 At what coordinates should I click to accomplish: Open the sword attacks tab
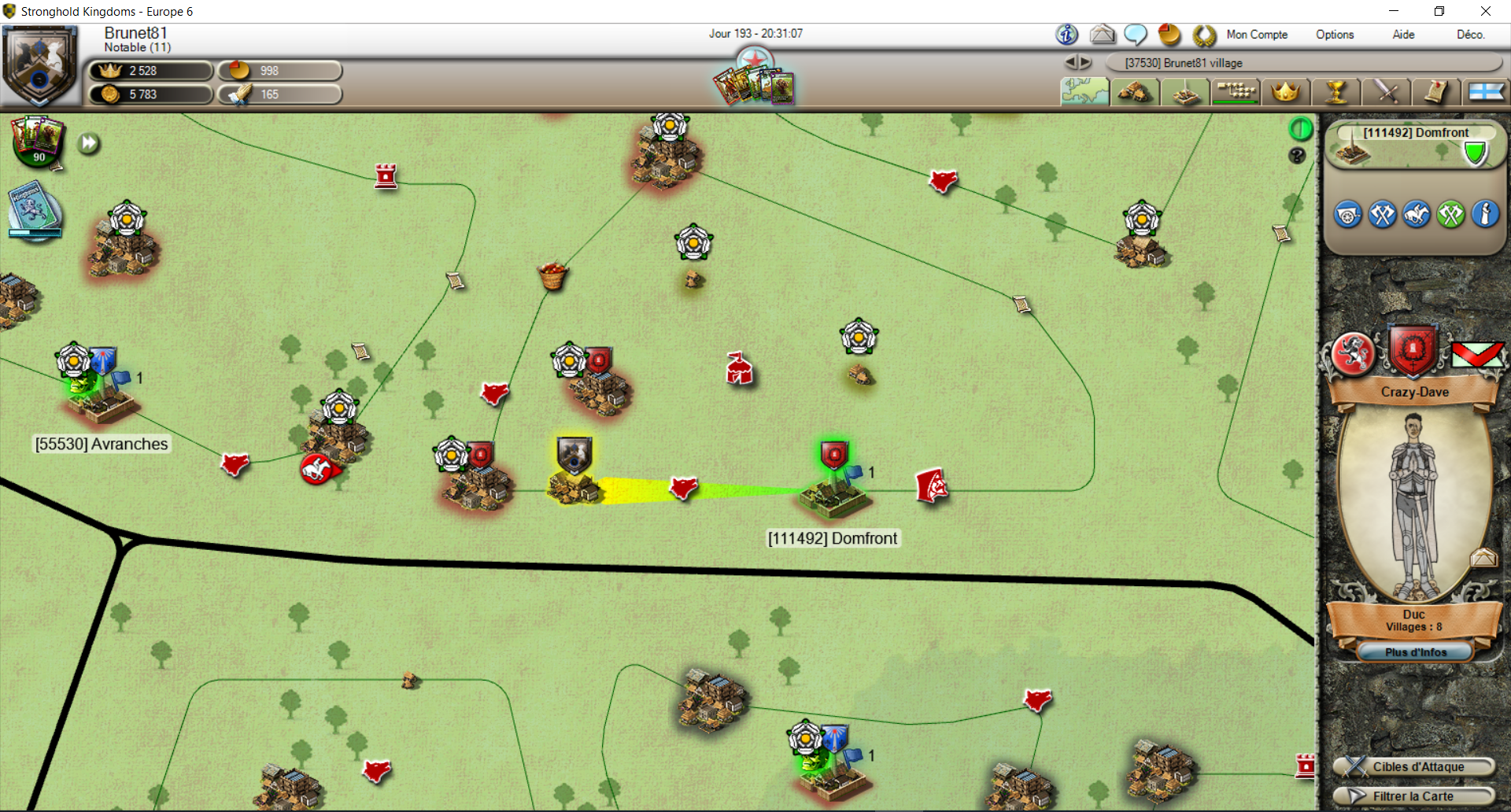point(1386,92)
